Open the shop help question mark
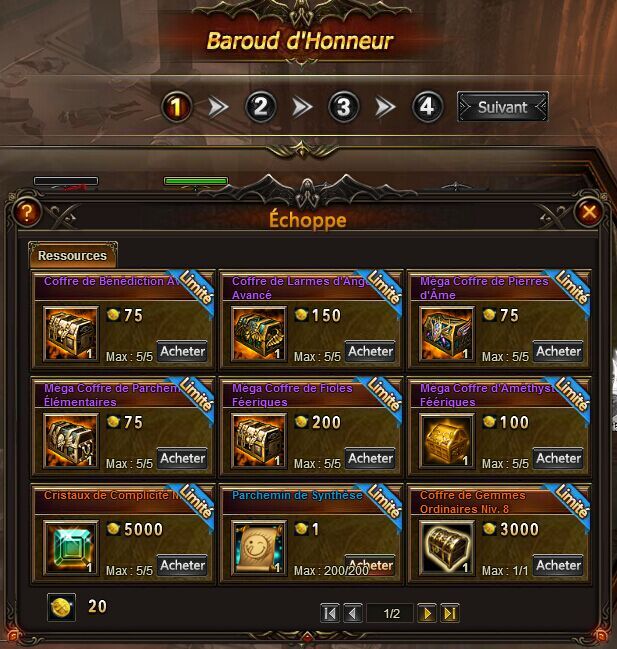Image resolution: width=617 pixels, height=649 pixels. point(27,212)
